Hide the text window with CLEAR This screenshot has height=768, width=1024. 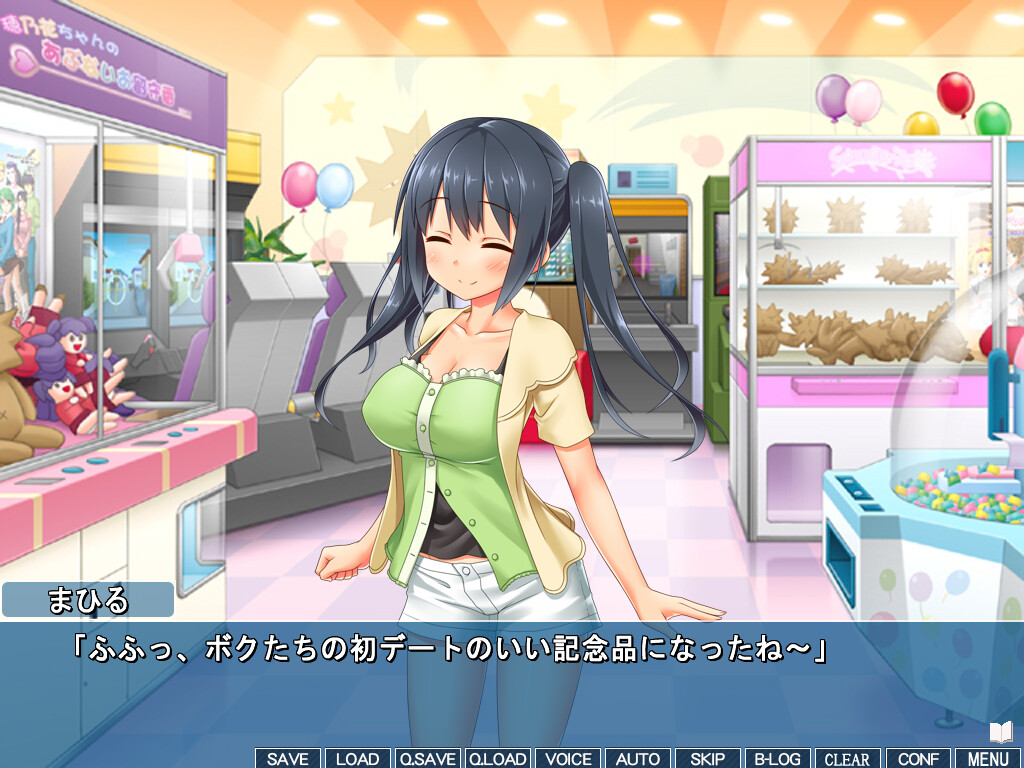point(848,759)
